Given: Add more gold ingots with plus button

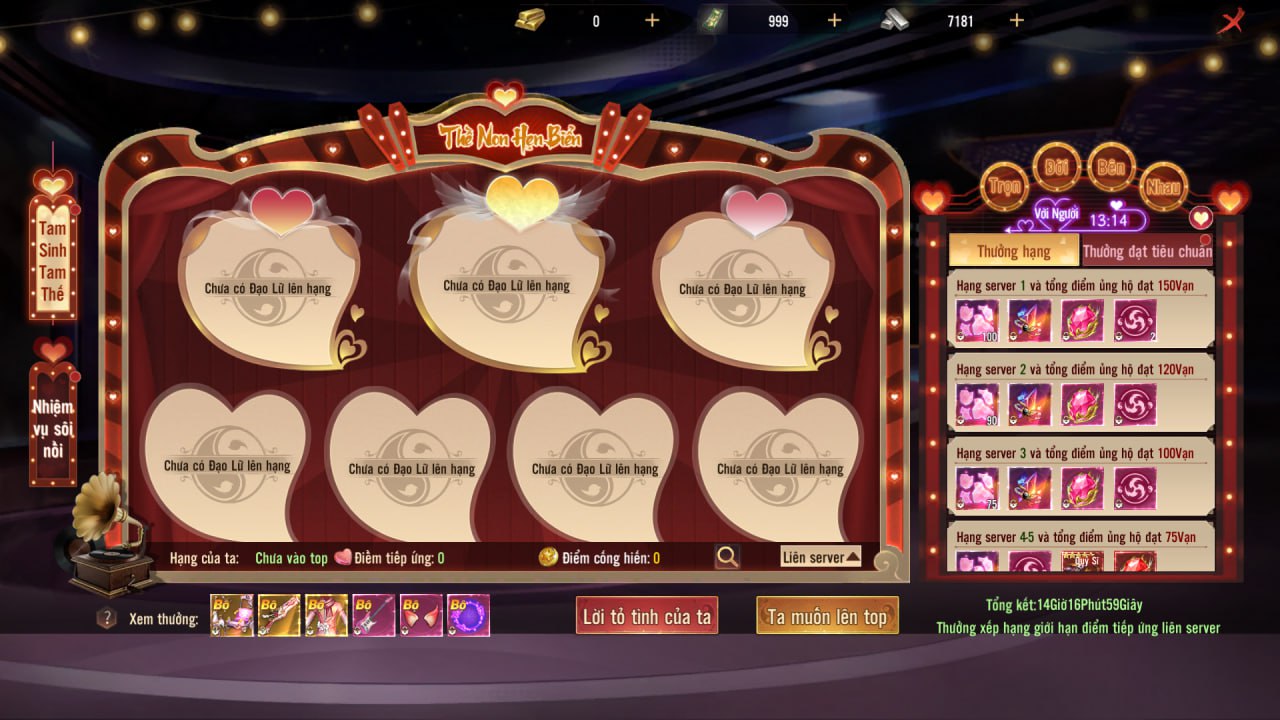Looking at the screenshot, I should pos(652,20).
